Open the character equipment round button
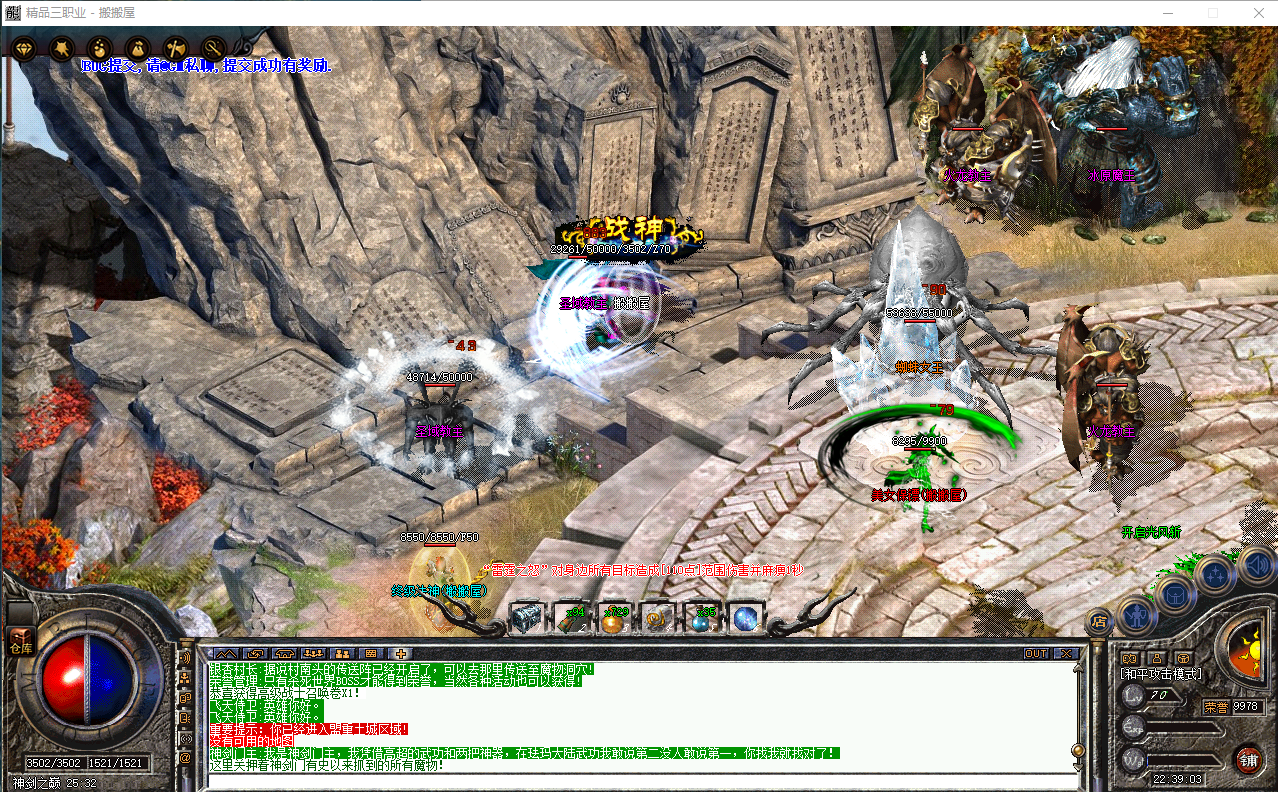1278x792 pixels. pos(1138,614)
